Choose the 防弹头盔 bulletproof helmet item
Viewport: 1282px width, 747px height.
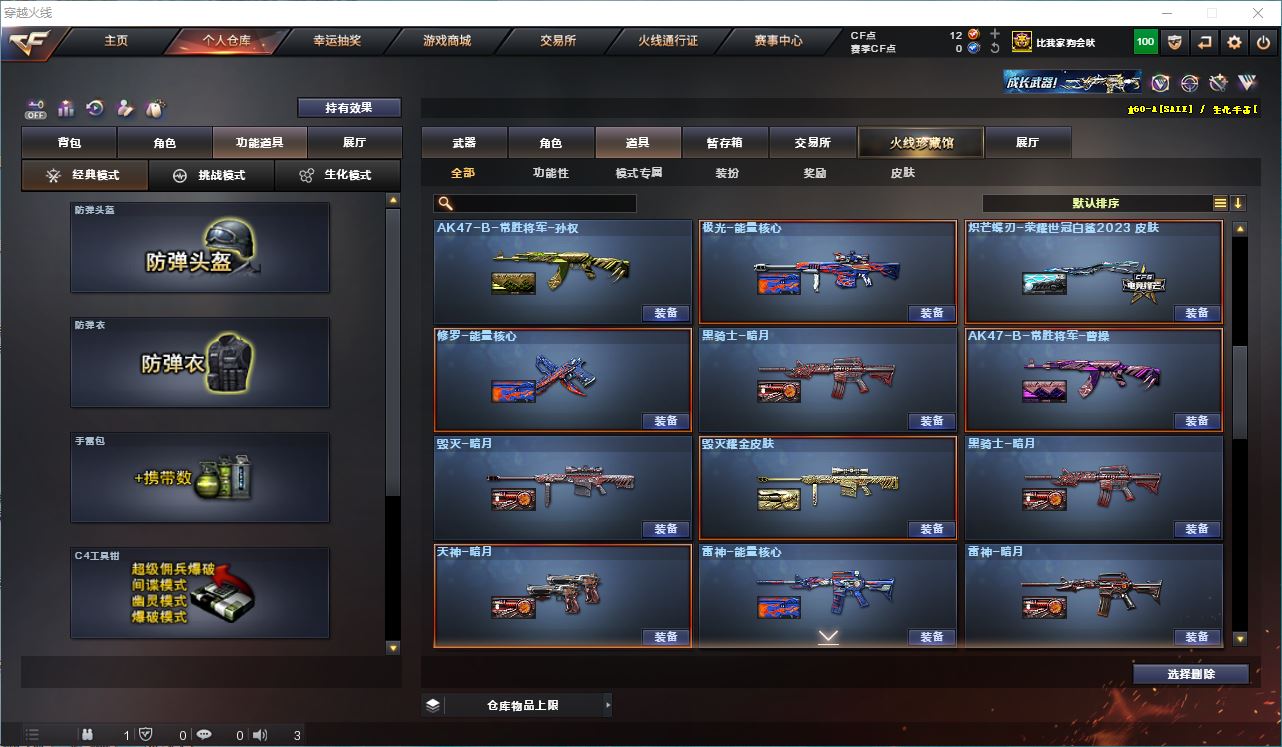coord(200,248)
